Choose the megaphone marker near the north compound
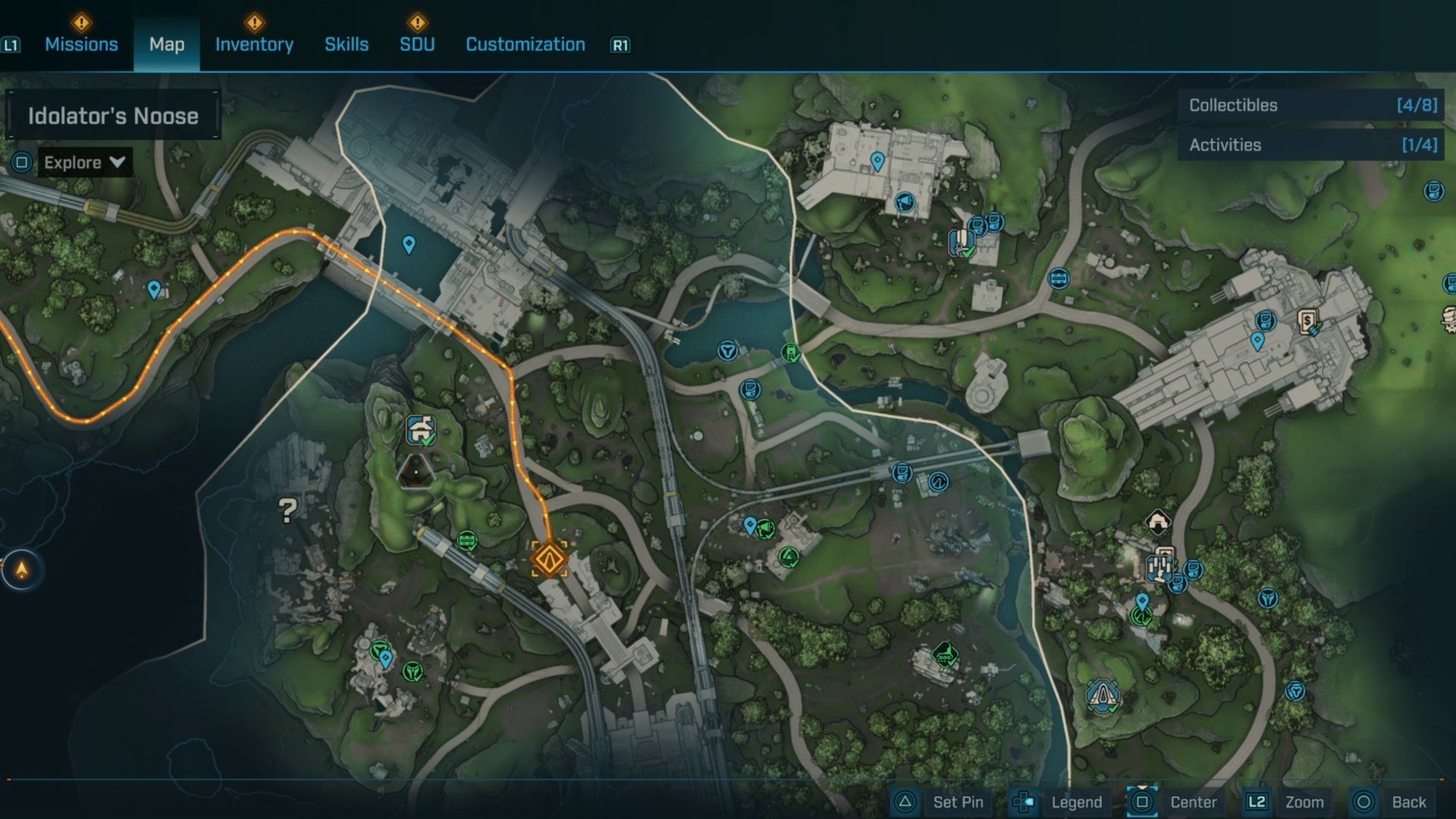The width and height of the screenshot is (1456, 819). point(904,202)
